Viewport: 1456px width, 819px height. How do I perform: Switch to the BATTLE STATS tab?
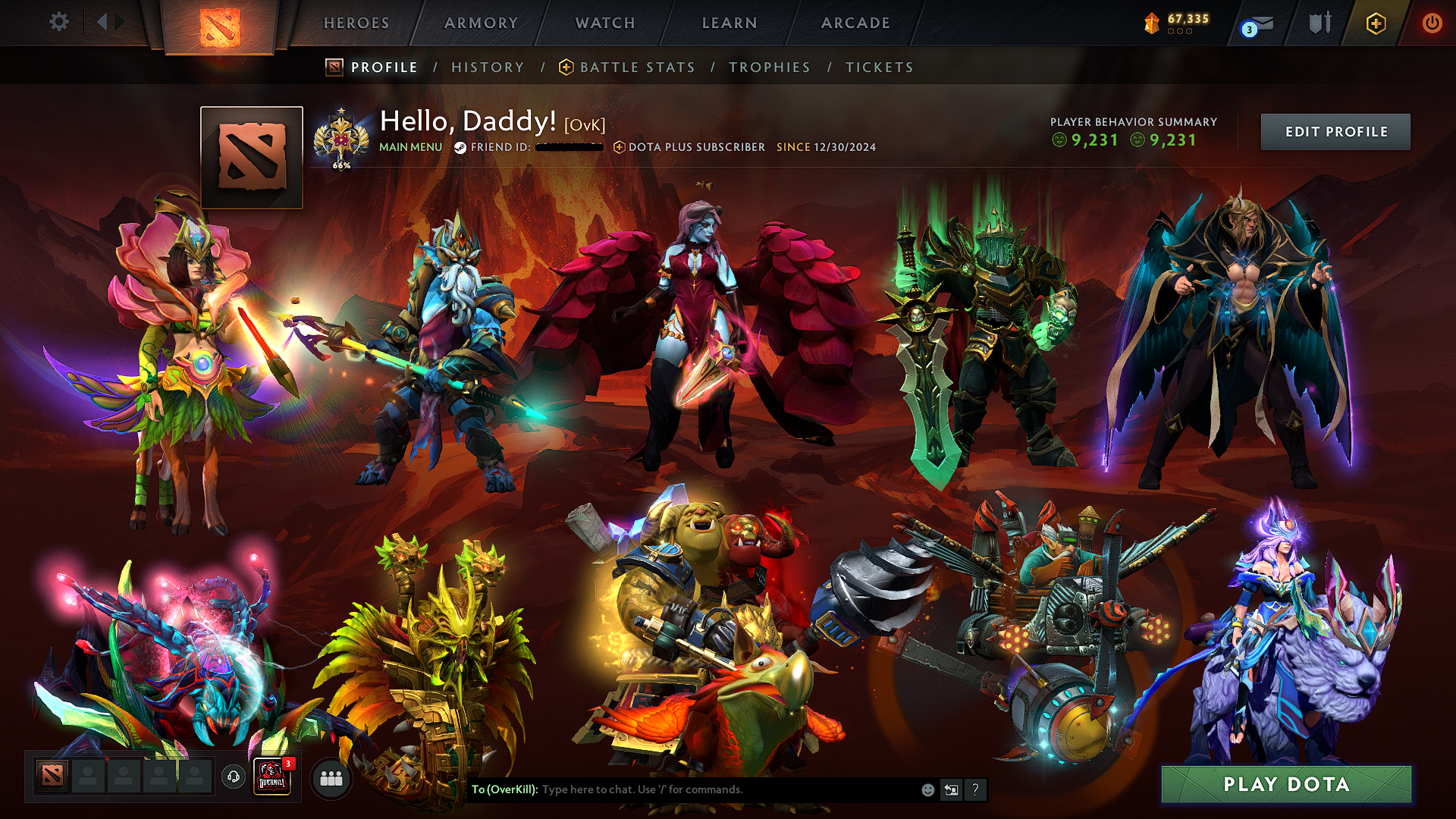[635, 67]
